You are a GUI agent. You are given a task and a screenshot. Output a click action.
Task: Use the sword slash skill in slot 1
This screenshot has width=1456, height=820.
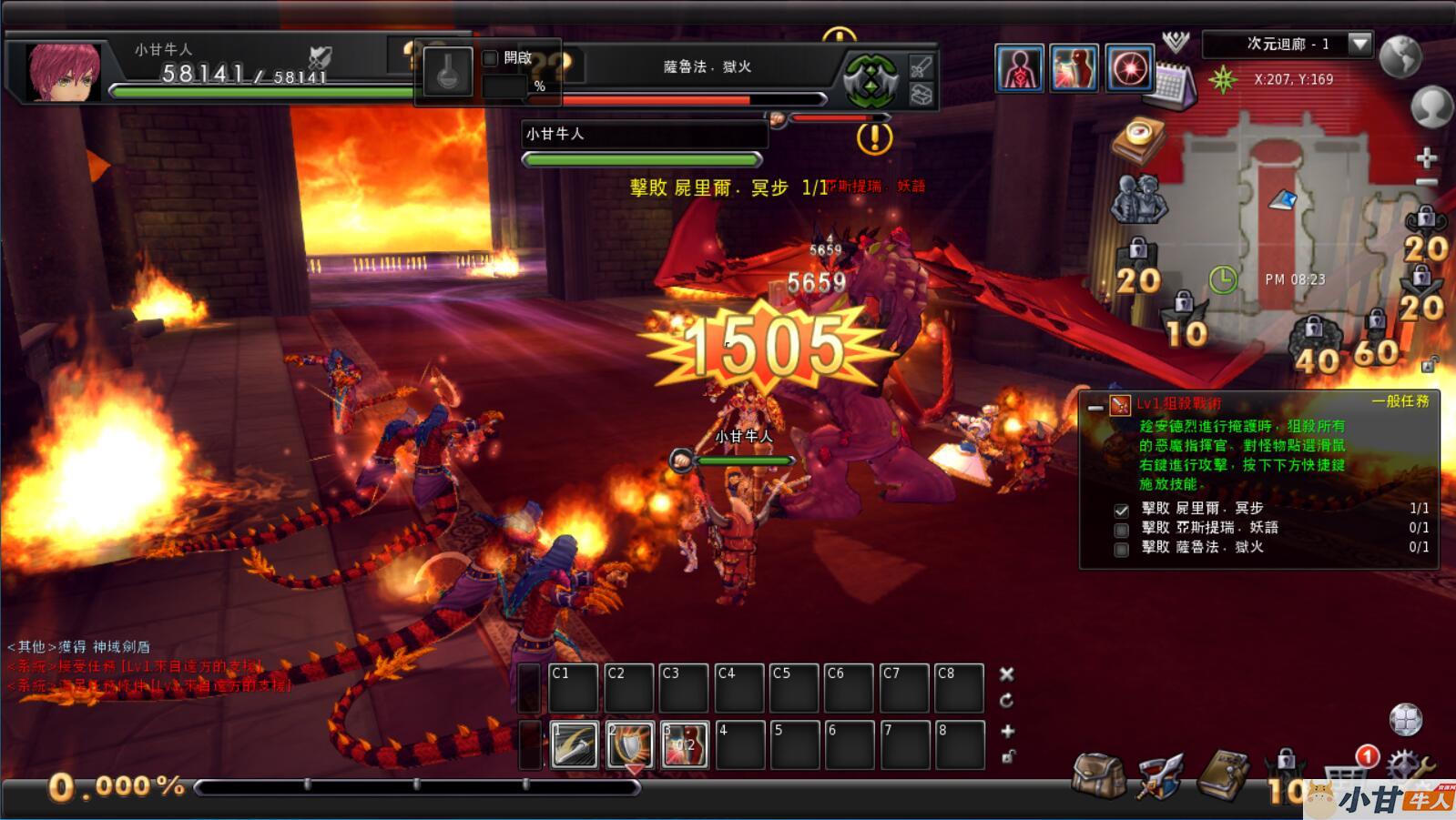pos(575,744)
